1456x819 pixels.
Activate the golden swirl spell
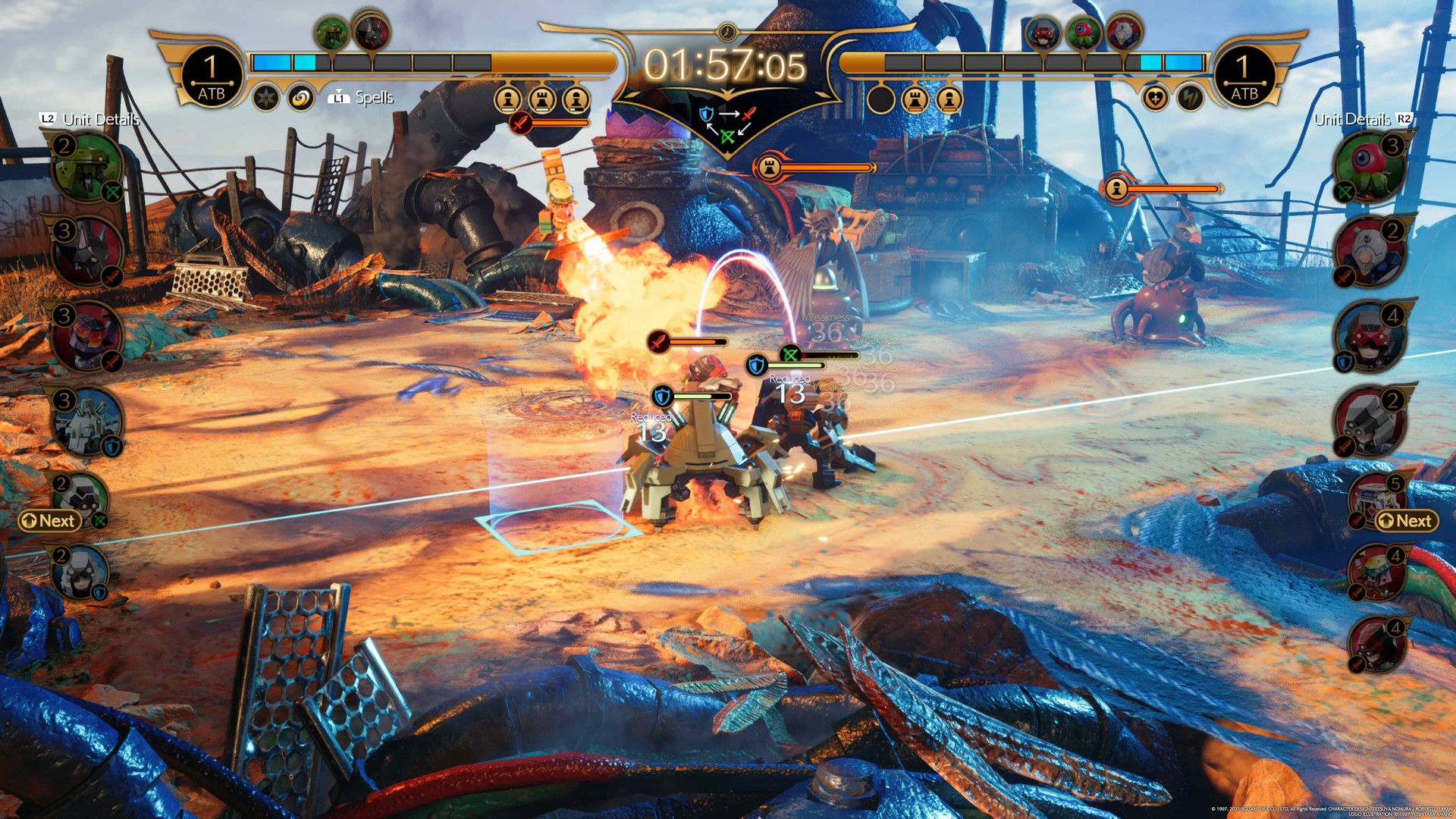click(x=301, y=98)
